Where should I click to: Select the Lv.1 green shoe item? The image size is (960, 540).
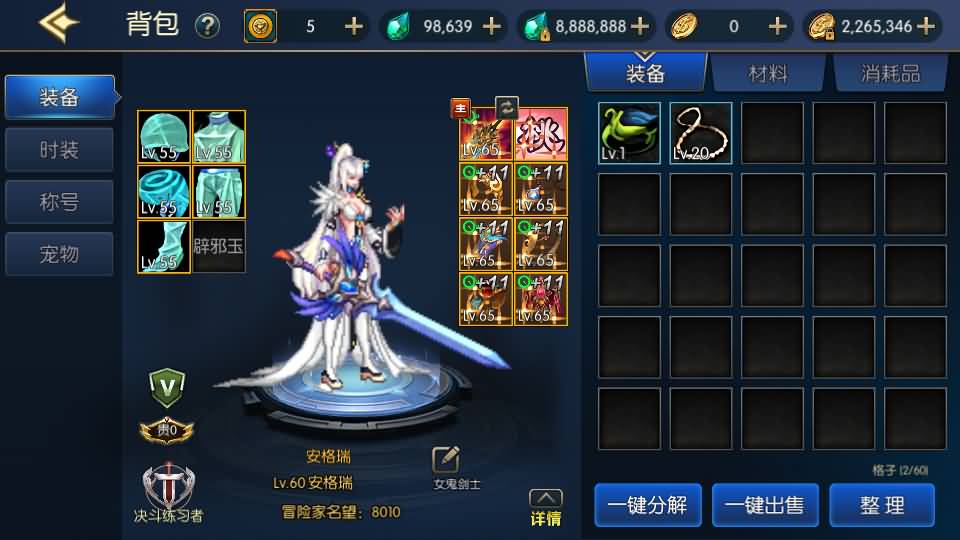coord(629,133)
